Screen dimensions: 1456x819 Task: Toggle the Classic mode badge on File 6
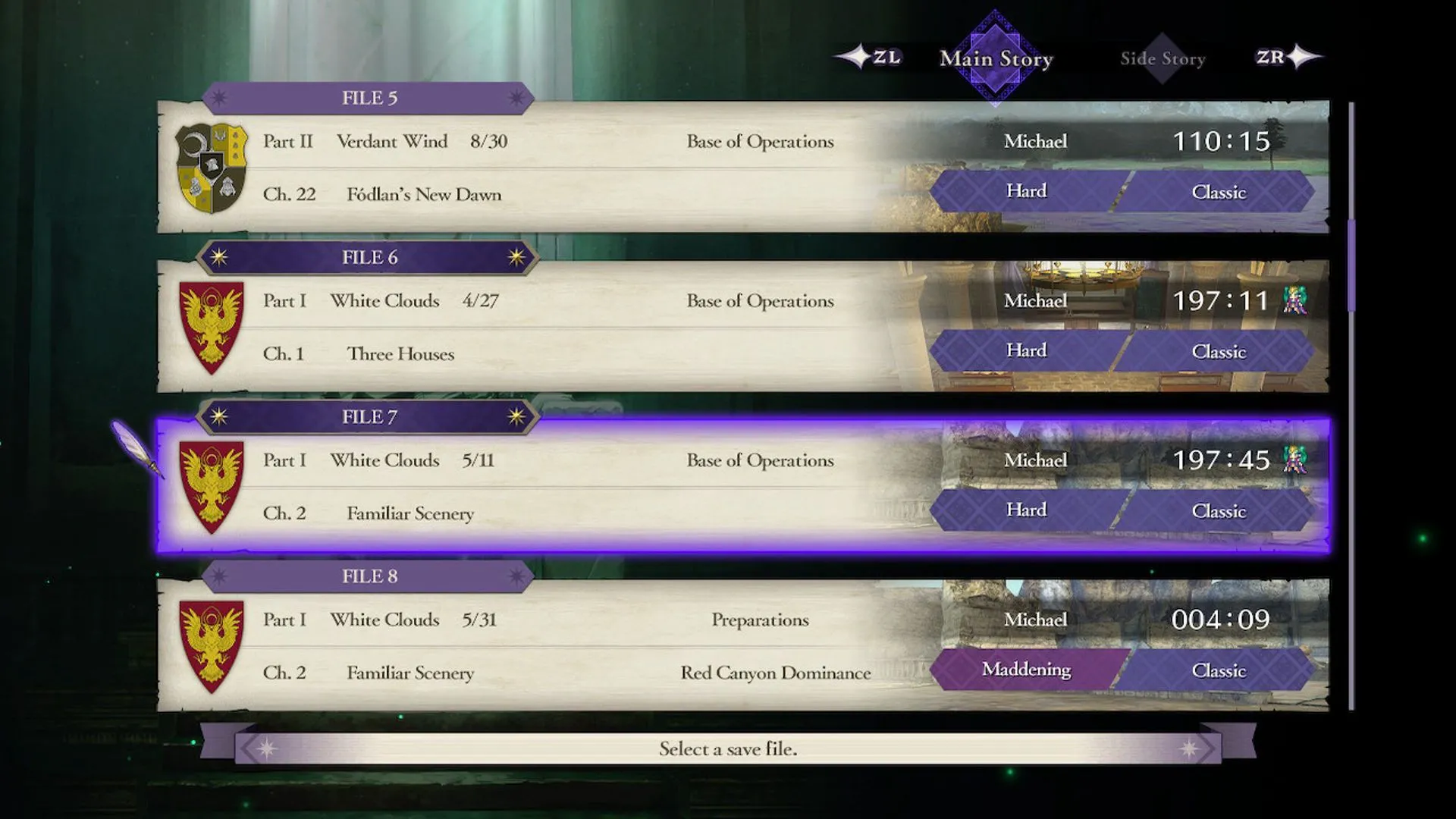[1219, 351]
